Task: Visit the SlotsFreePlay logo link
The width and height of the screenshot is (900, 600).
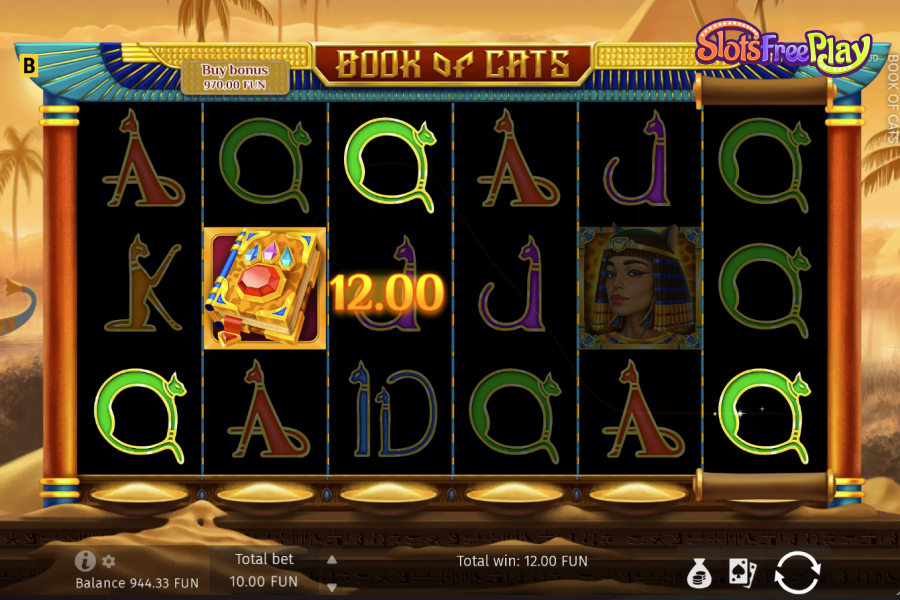Action: point(783,50)
